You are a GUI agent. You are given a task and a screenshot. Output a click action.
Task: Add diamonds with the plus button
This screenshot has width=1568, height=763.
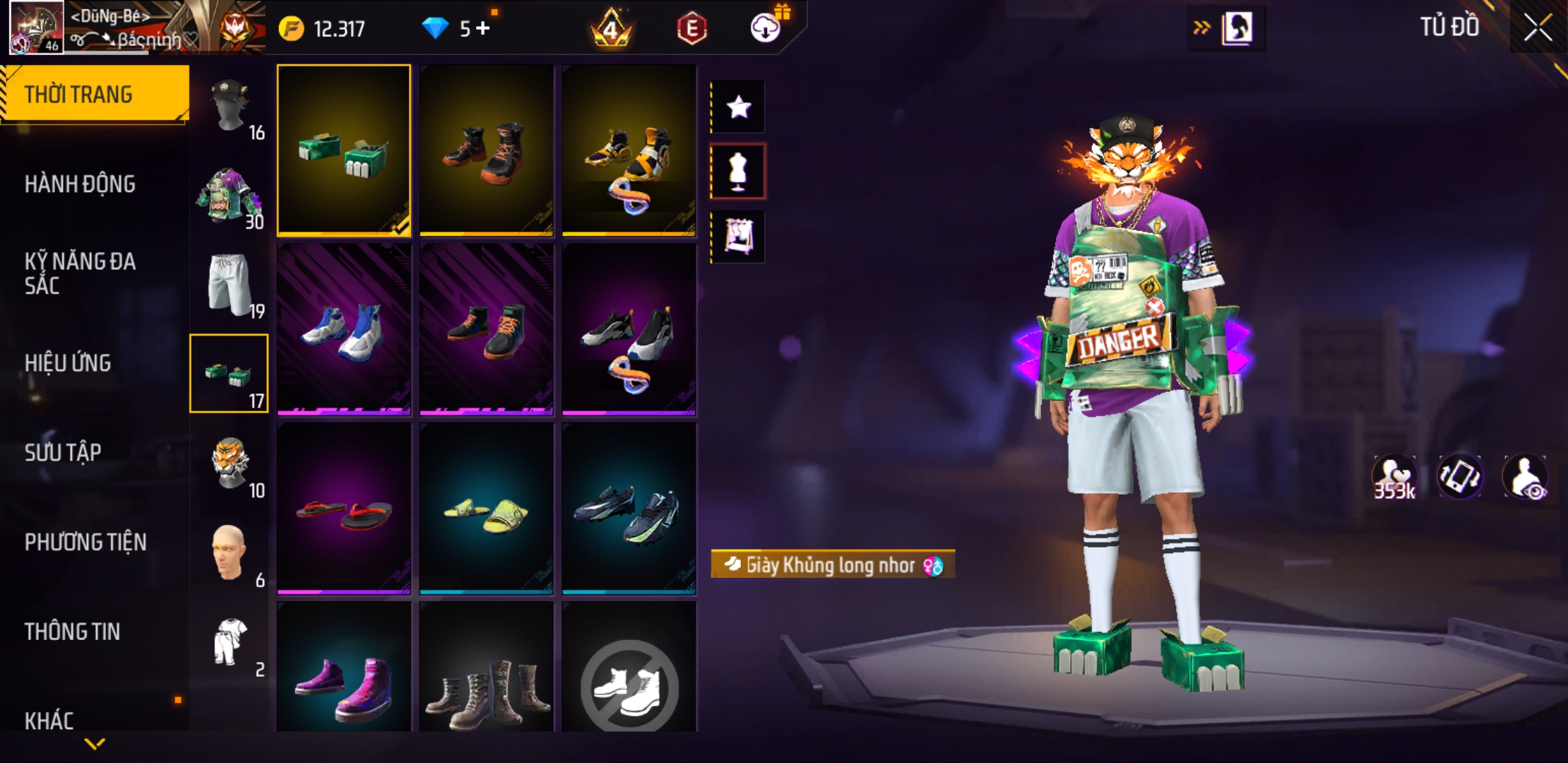click(483, 28)
